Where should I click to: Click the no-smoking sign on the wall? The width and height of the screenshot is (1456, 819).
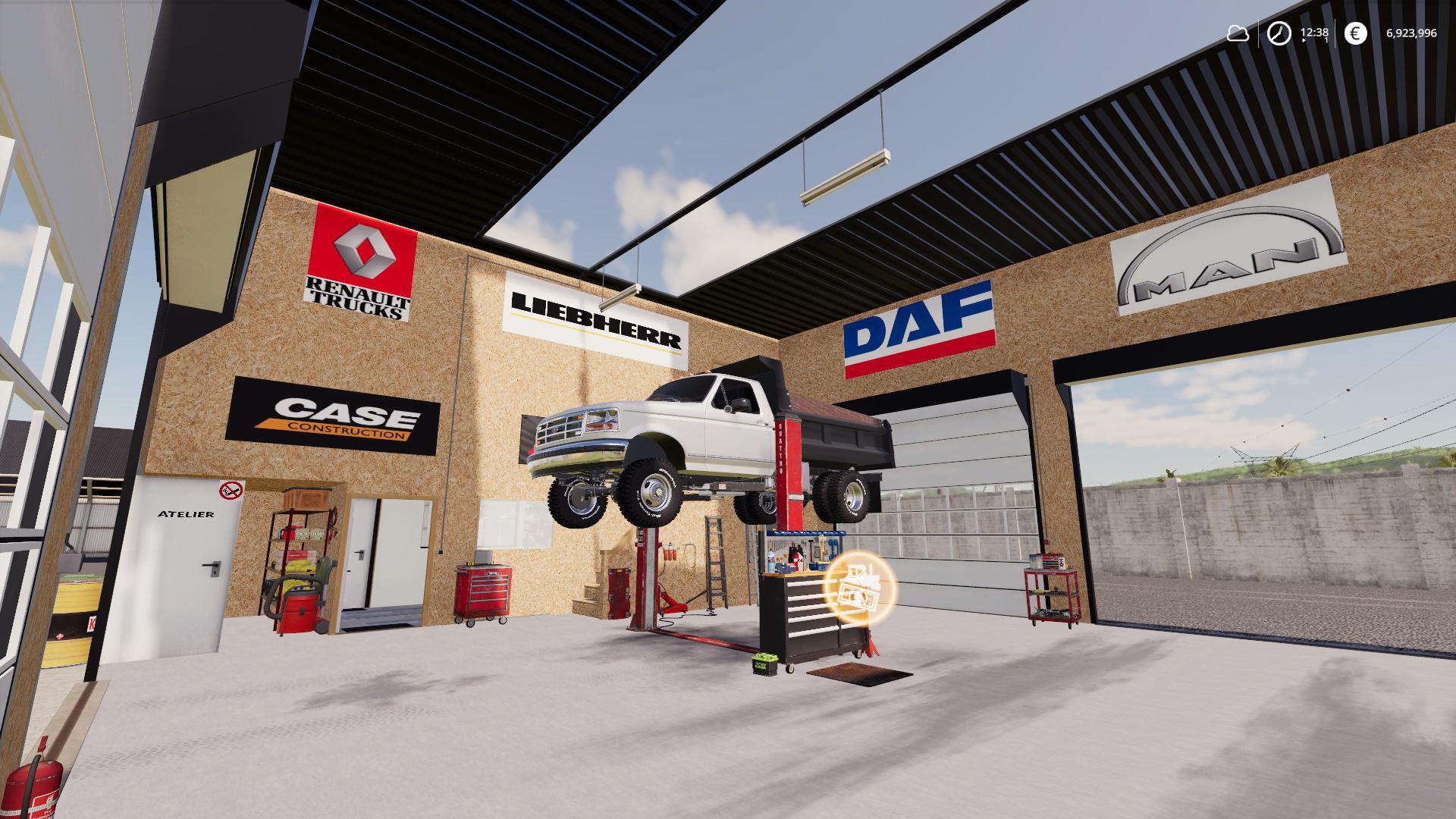(229, 488)
